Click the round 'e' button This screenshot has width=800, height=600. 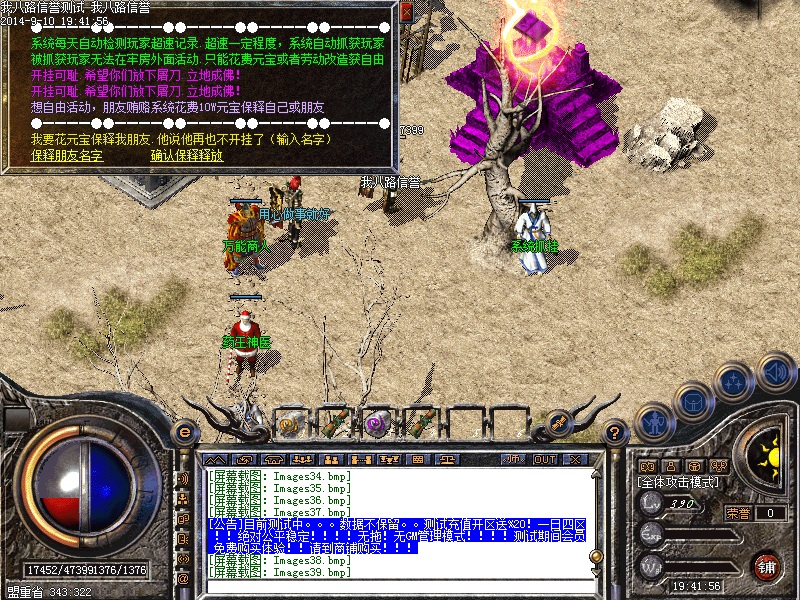click(184, 432)
